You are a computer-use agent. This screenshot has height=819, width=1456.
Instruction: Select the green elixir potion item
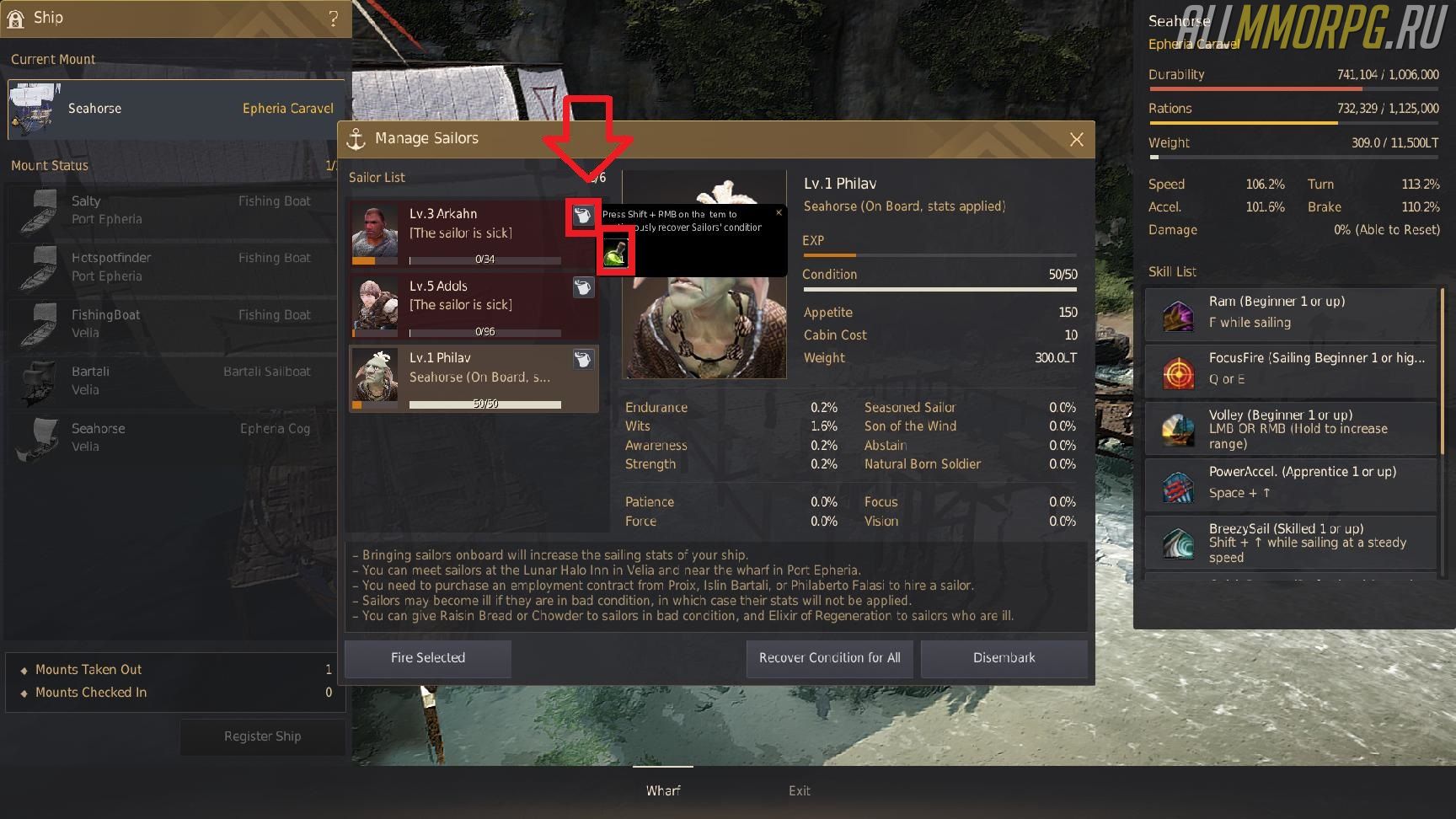click(615, 254)
